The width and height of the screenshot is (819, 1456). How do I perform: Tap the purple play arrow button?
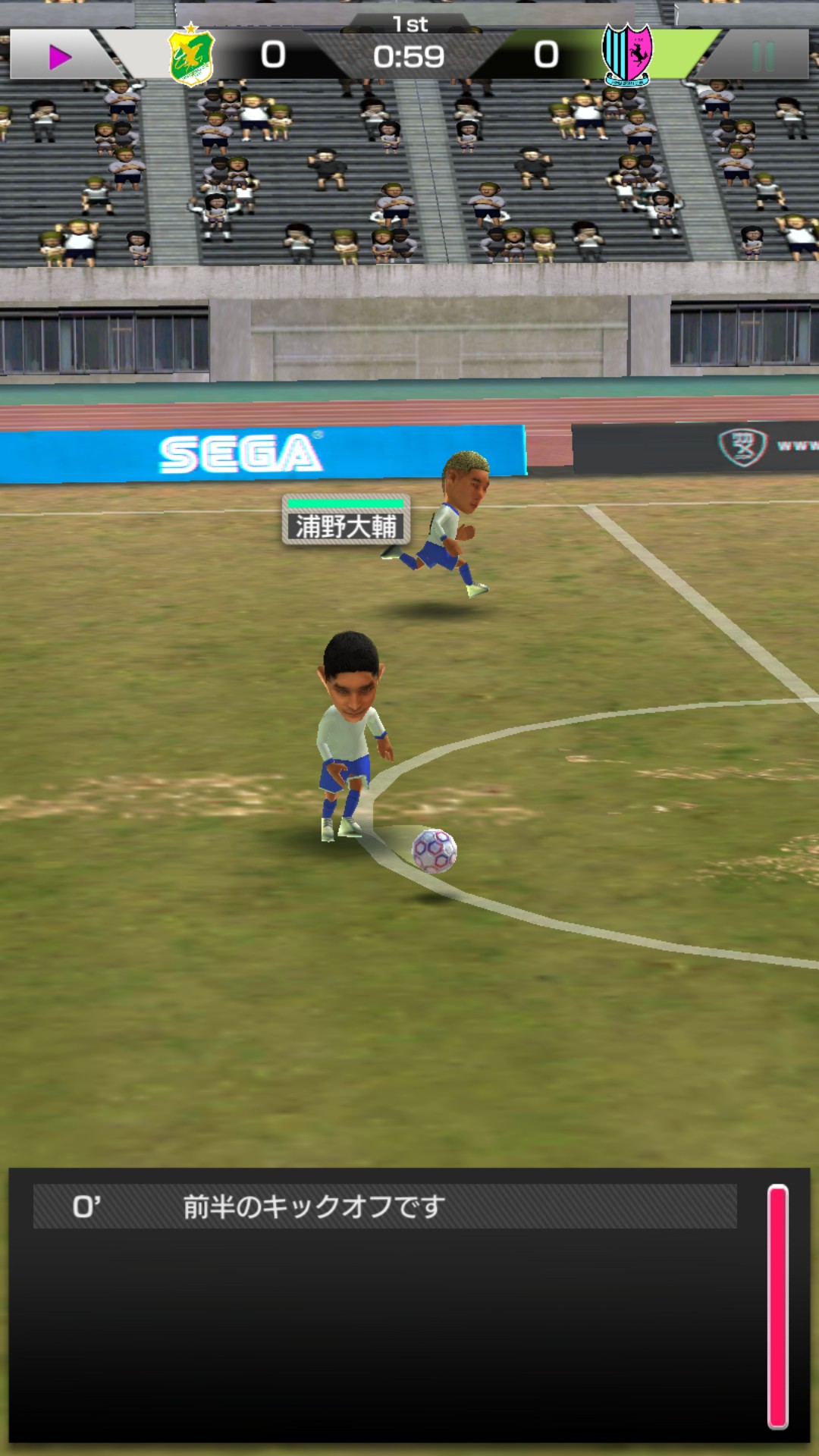(59, 56)
